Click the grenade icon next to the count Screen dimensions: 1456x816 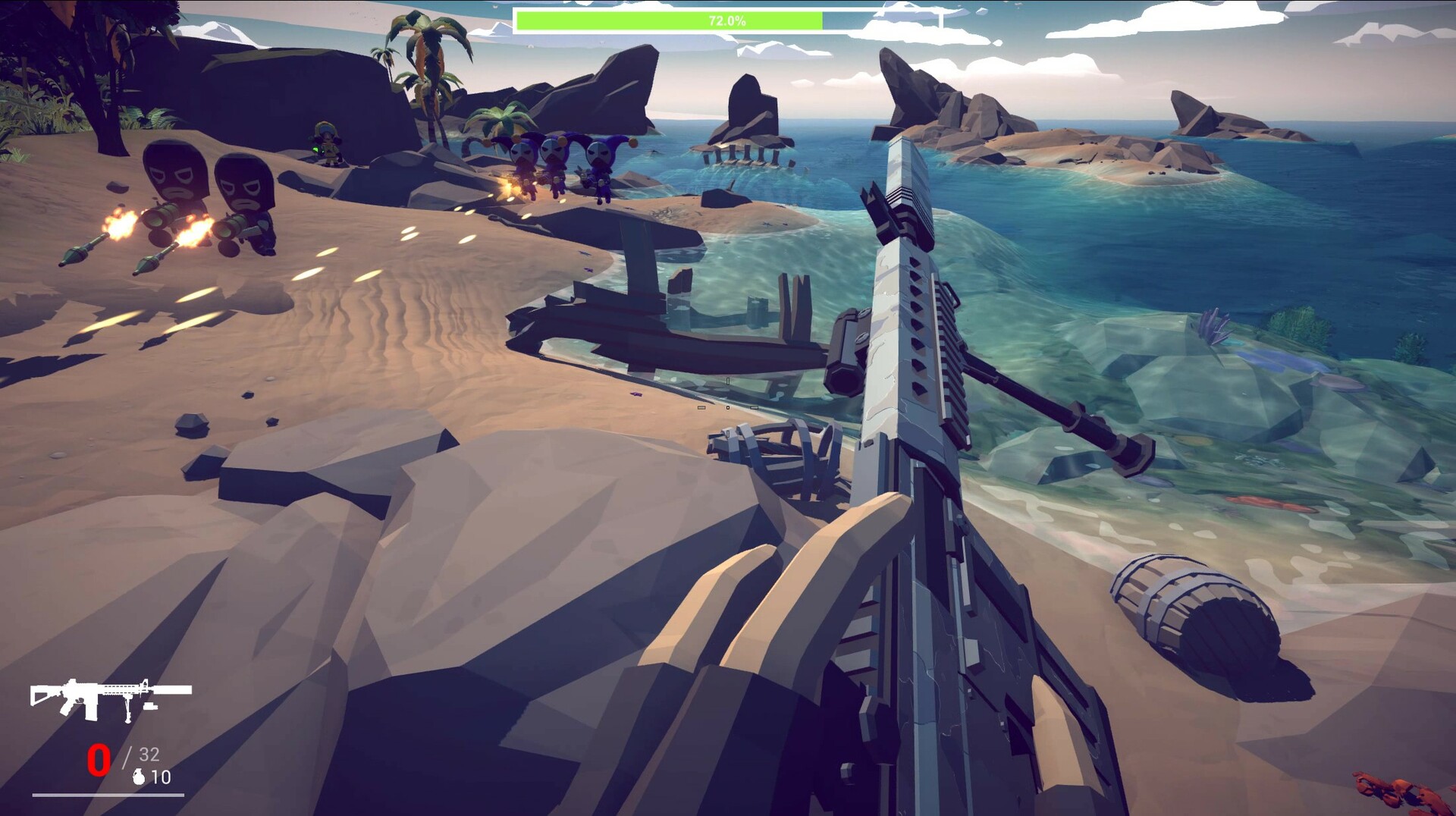click(x=139, y=777)
